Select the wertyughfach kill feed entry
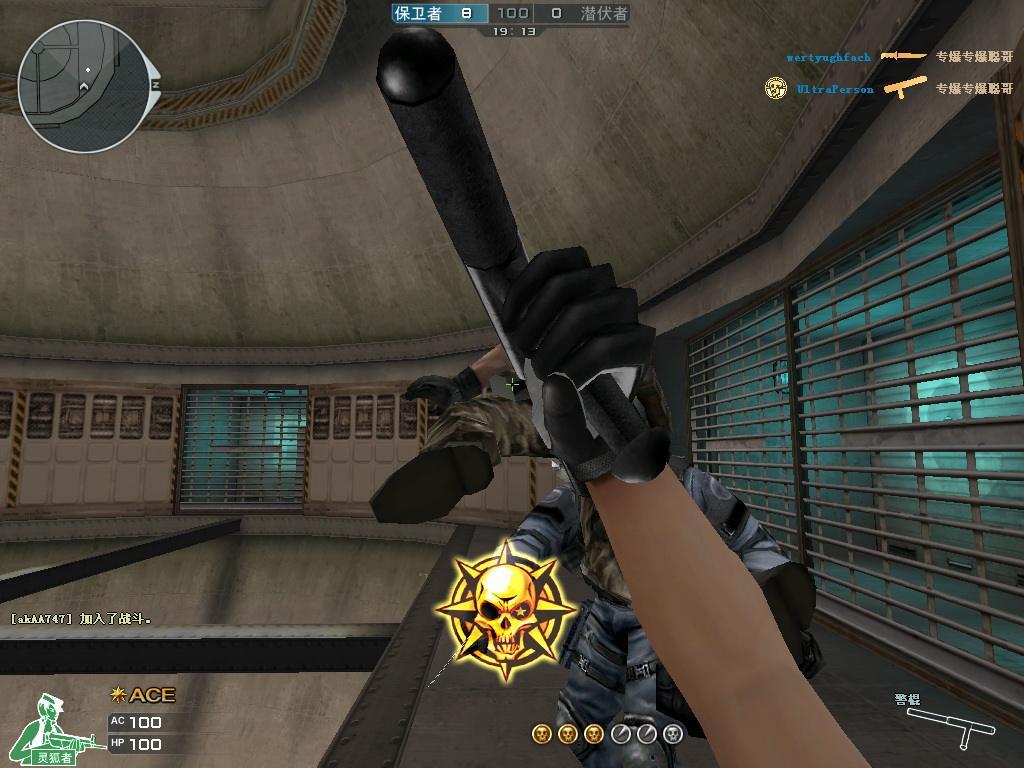The width and height of the screenshot is (1024, 768). coord(828,58)
